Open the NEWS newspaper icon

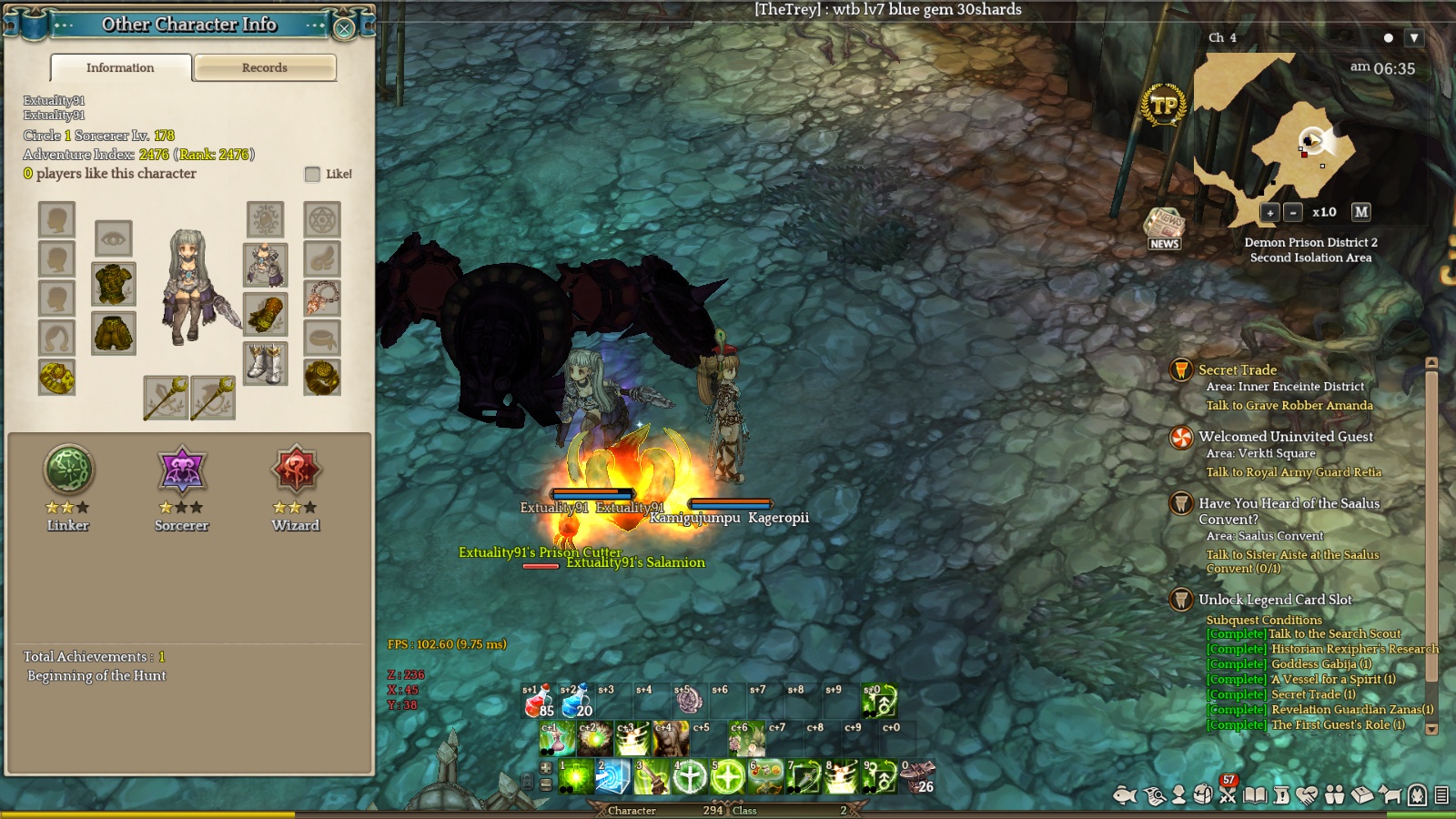pyautogui.click(x=1164, y=227)
